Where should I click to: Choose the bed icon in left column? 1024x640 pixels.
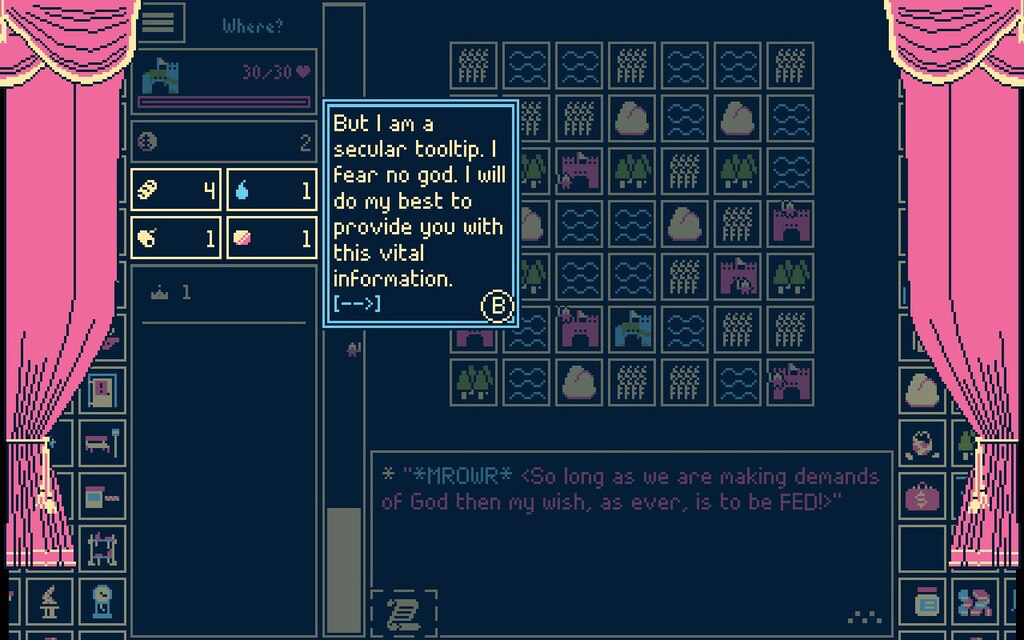[103, 442]
